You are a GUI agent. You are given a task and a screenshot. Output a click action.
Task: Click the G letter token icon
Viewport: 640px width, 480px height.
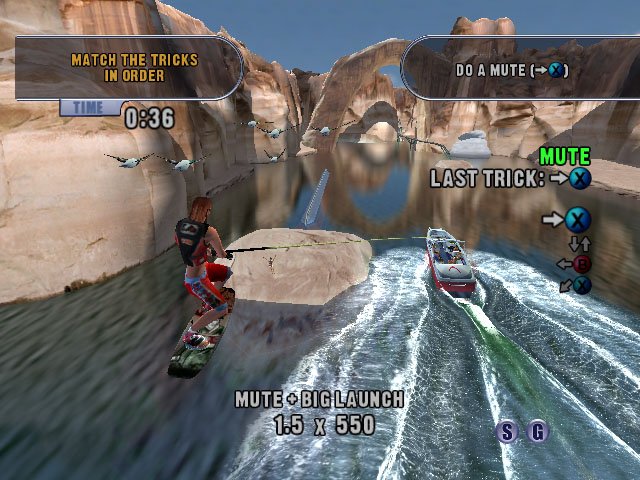click(x=538, y=432)
